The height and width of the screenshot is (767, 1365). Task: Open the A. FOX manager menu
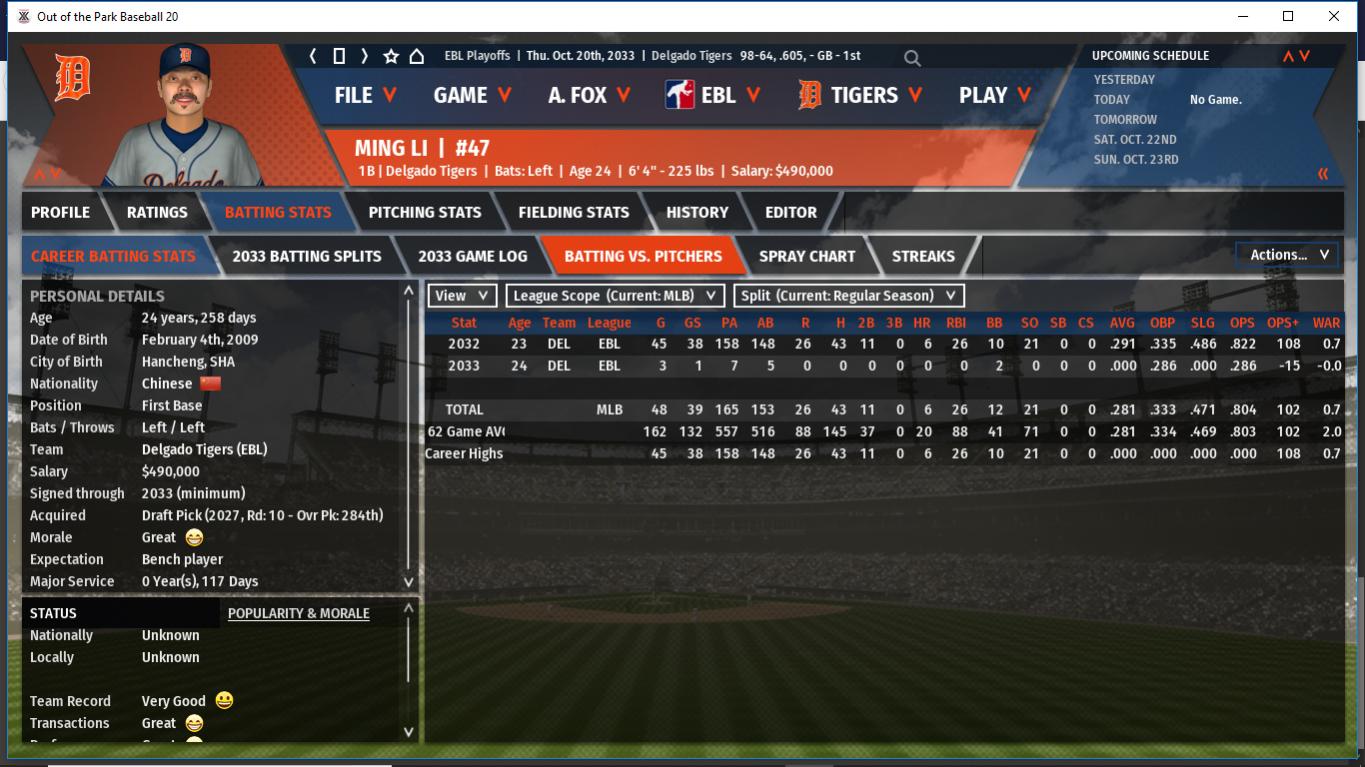pyautogui.click(x=588, y=95)
